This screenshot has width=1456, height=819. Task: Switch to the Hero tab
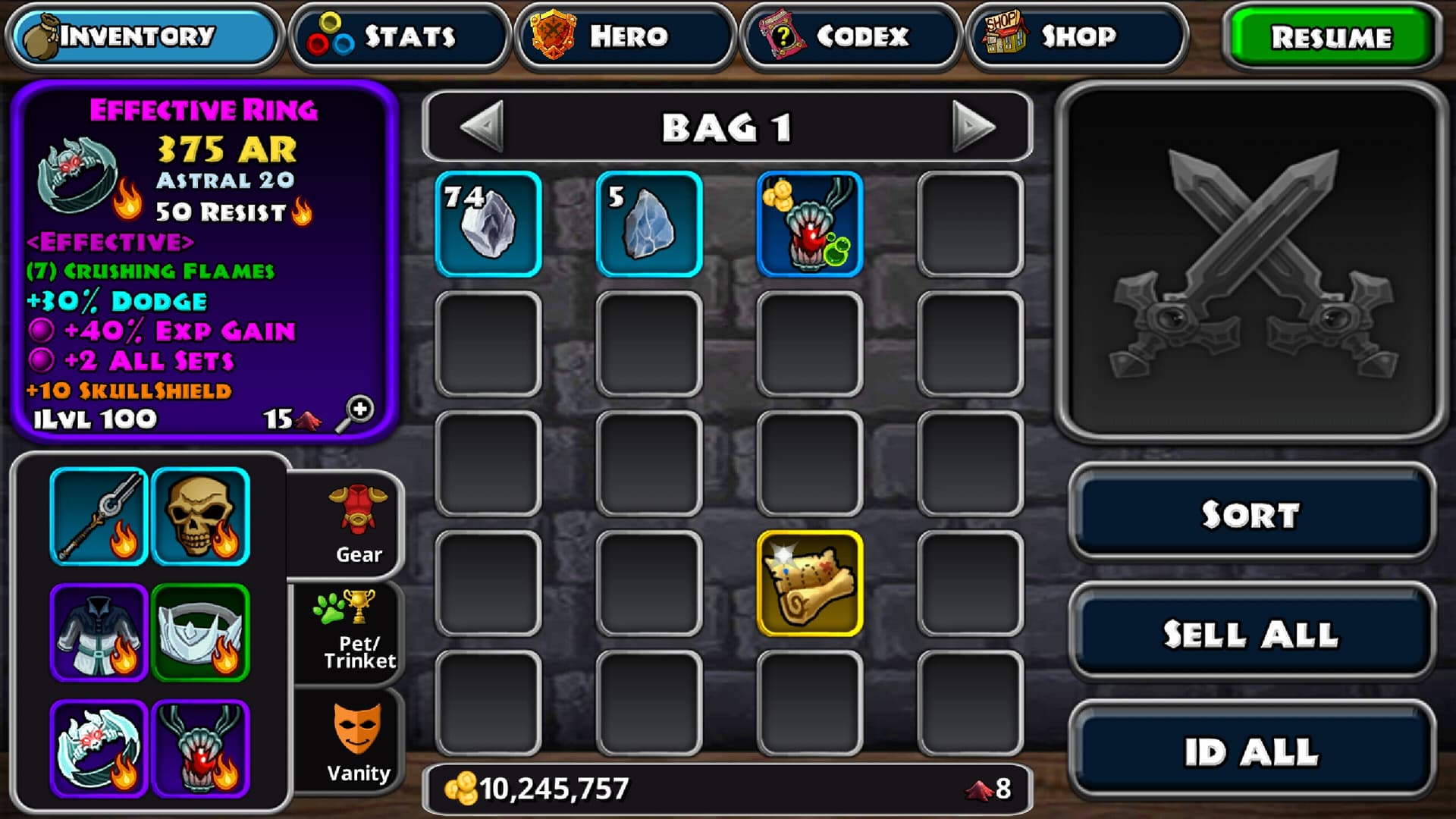tap(626, 36)
